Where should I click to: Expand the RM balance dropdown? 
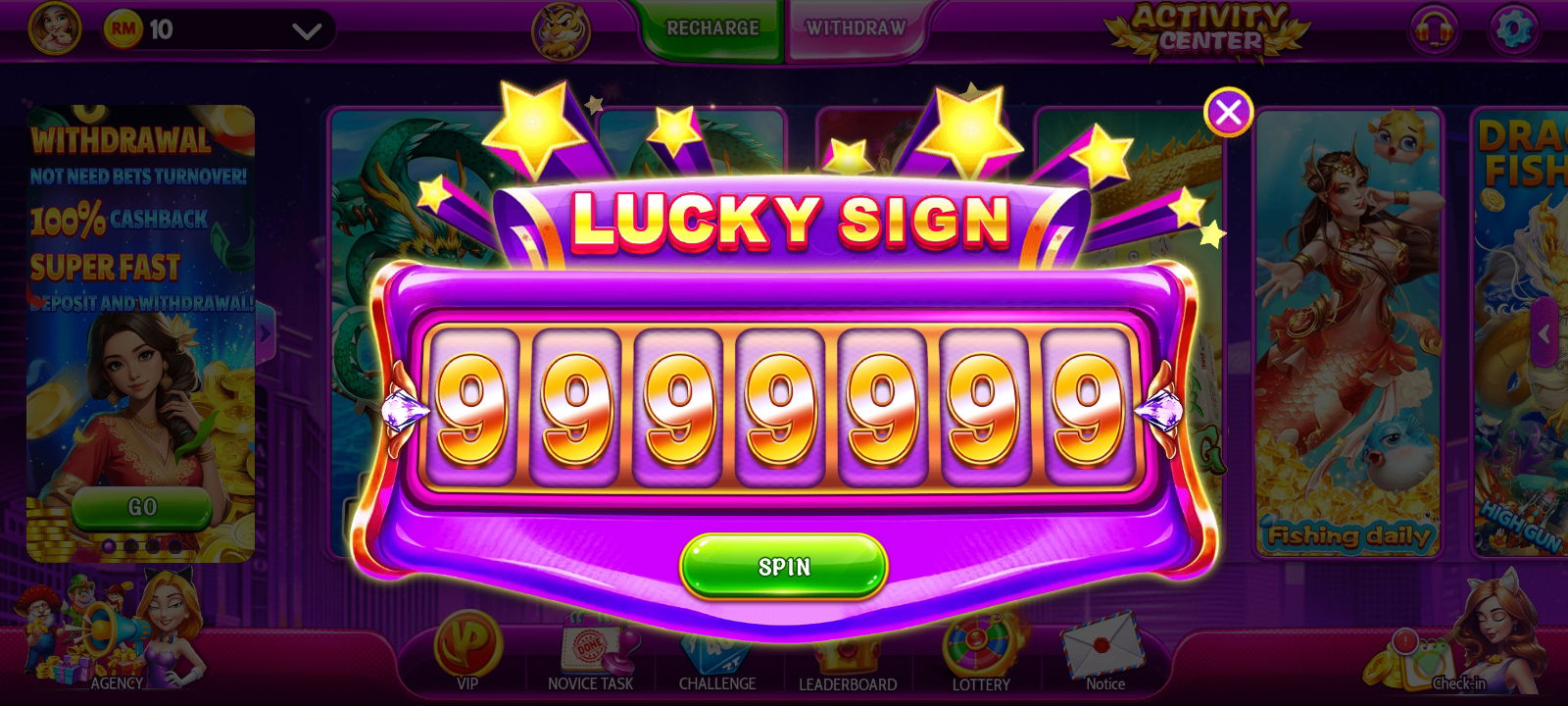tap(307, 31)
